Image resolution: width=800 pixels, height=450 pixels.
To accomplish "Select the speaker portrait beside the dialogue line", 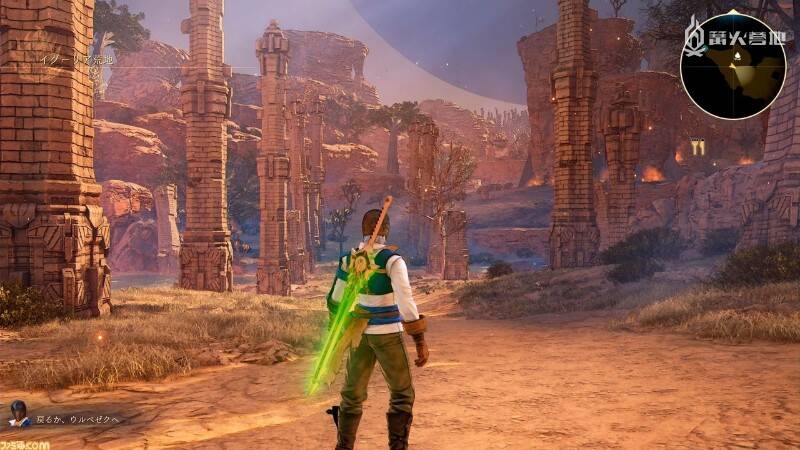I will 17,412.
